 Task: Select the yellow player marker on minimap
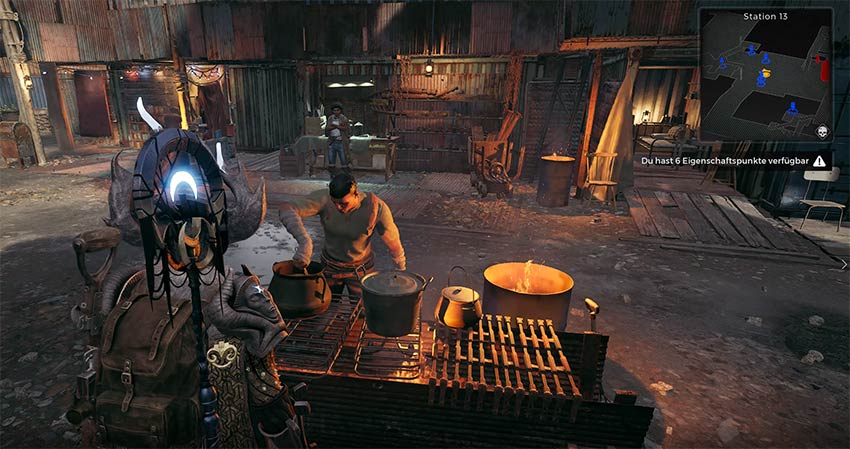(x=766, y=73)
